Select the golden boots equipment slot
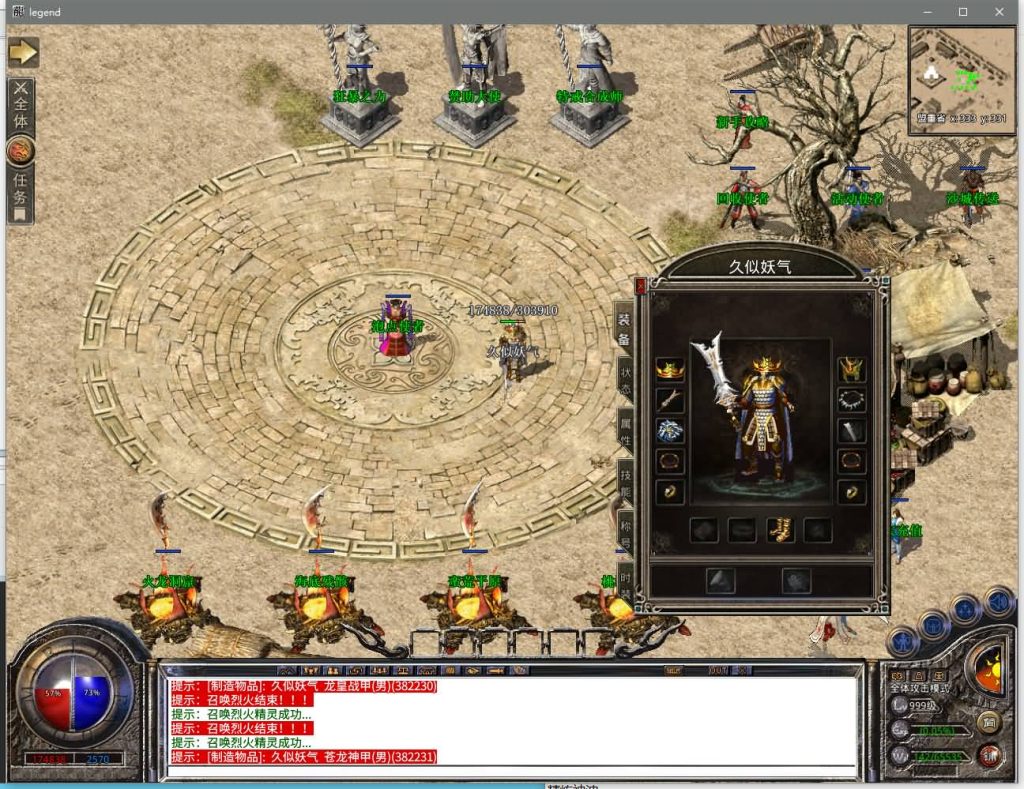1024x789 pixels. tap(779, 530)
